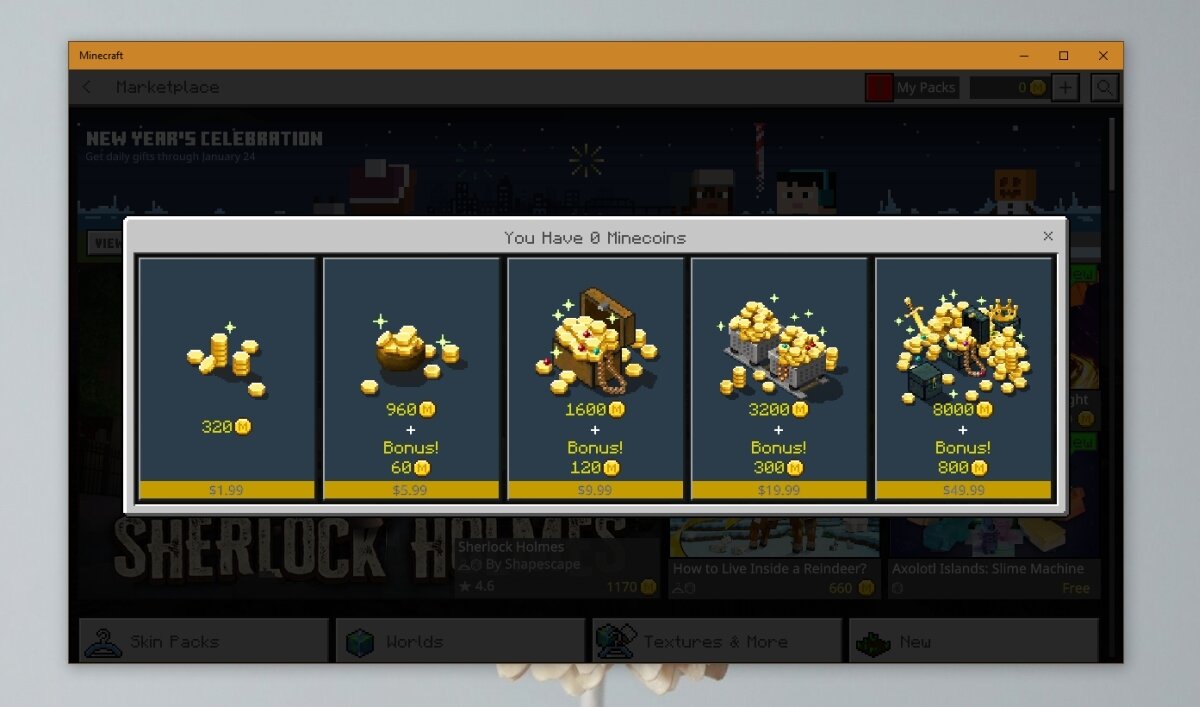
Task: Show the New items category
Action: point(973,641)
